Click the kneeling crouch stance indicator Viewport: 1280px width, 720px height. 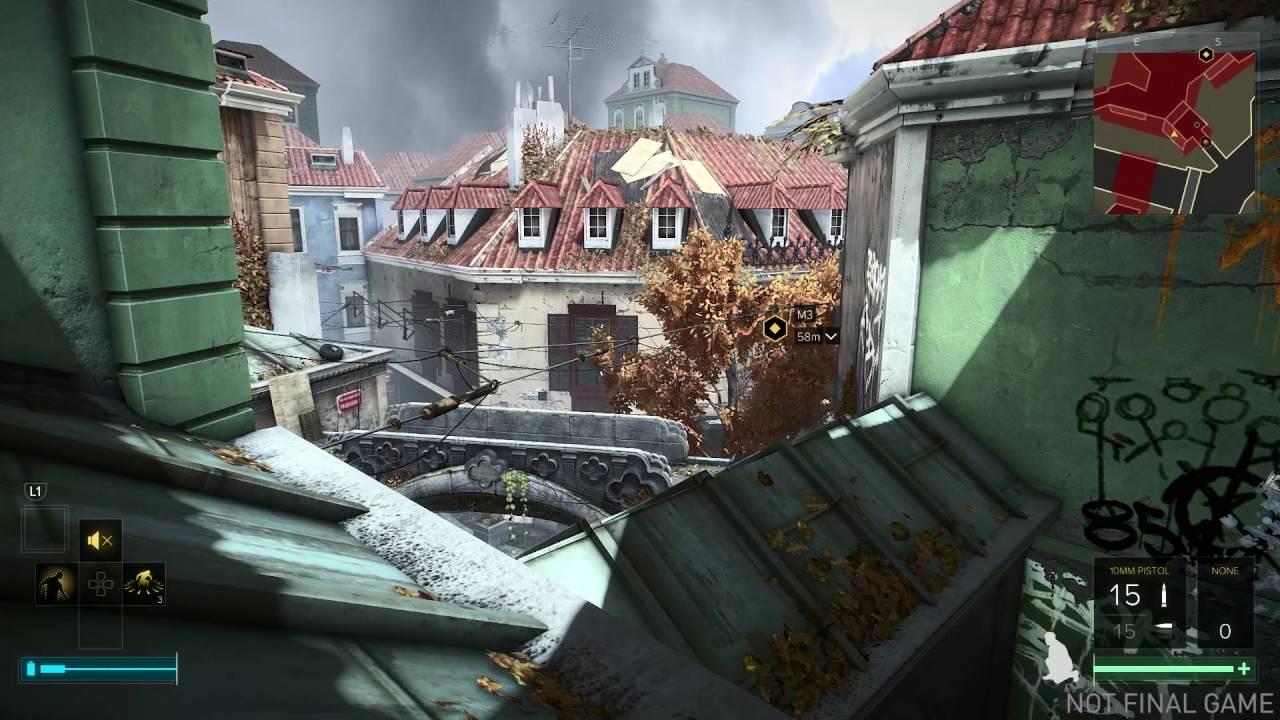coord(1059,658)
